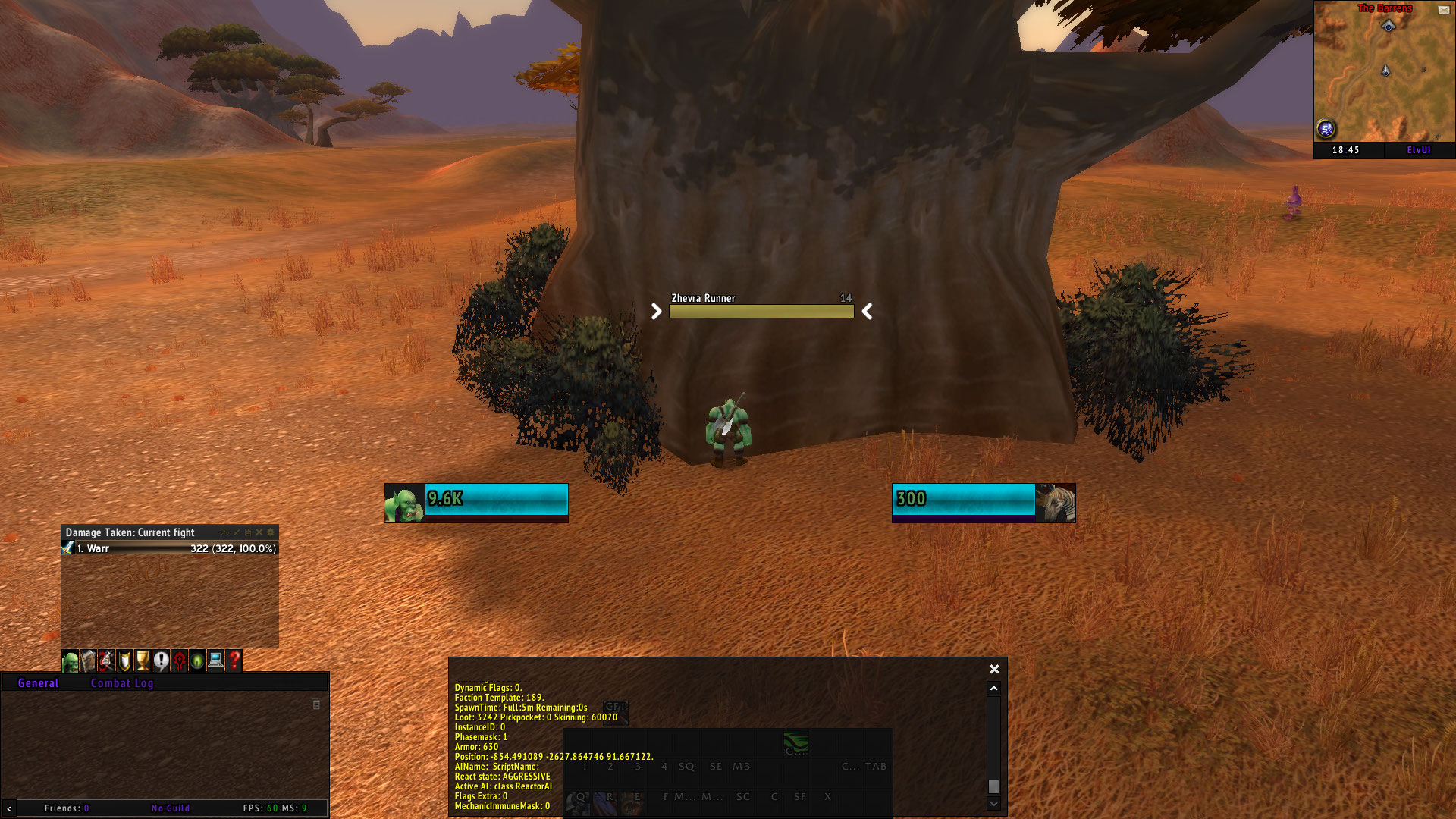The height and width of the screenshot is (819, 1456).
Task: Click the segments page icon on damage meter
Action: coord(246,533)
